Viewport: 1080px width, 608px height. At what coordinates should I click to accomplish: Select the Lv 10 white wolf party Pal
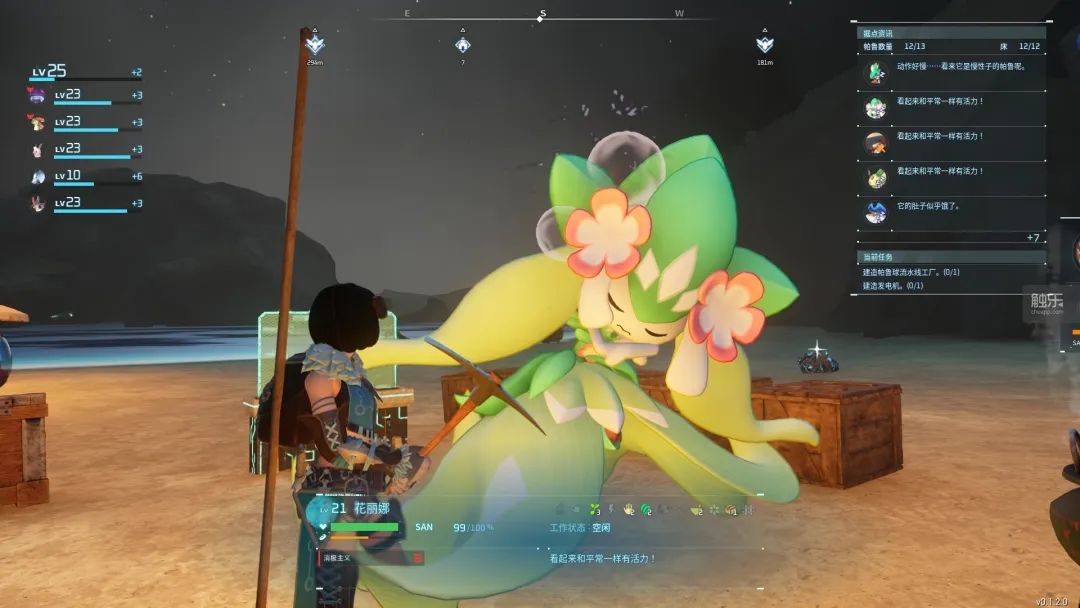pos(38,177)
